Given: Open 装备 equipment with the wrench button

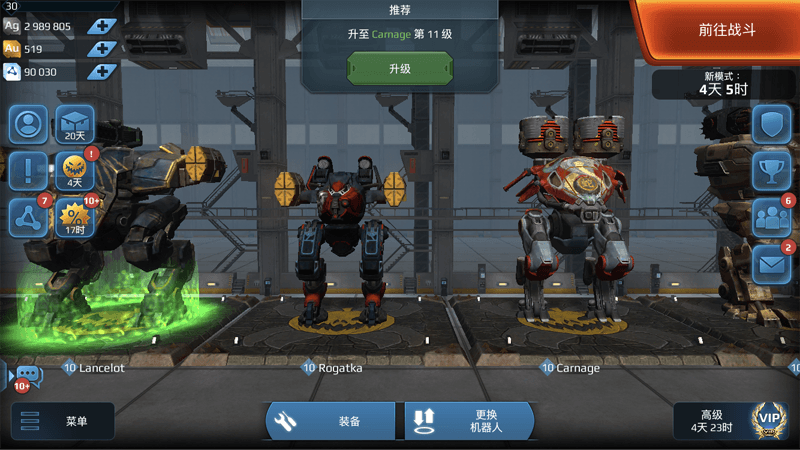Looking at the screenshot, I should [333, 421].
